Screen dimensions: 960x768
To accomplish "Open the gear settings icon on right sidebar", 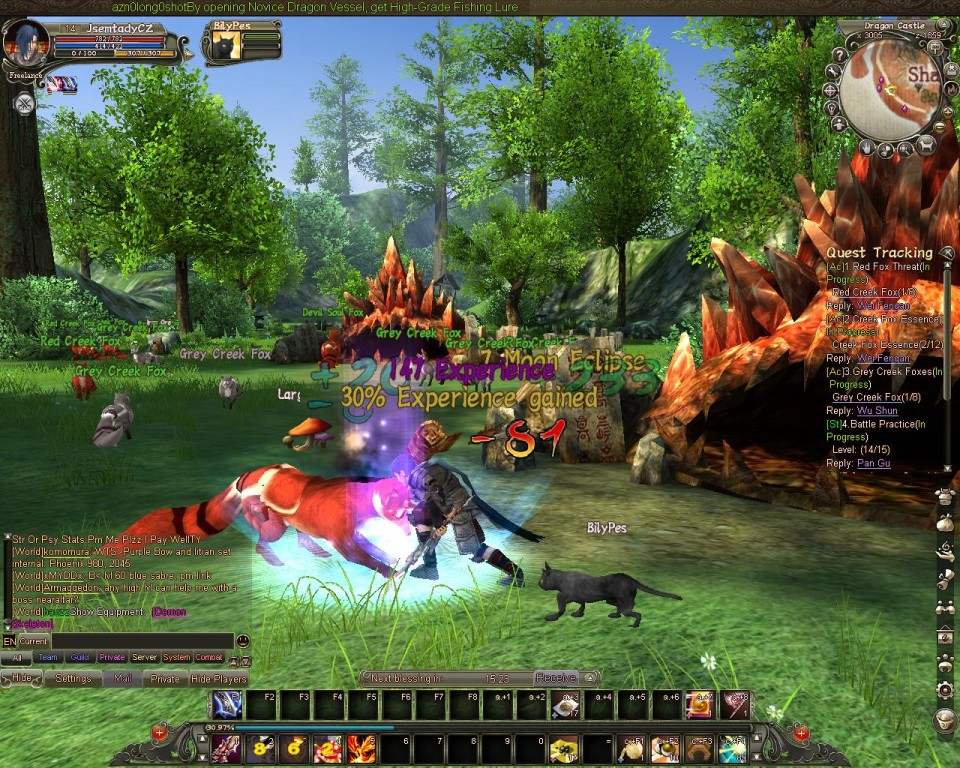I will 944,690.
